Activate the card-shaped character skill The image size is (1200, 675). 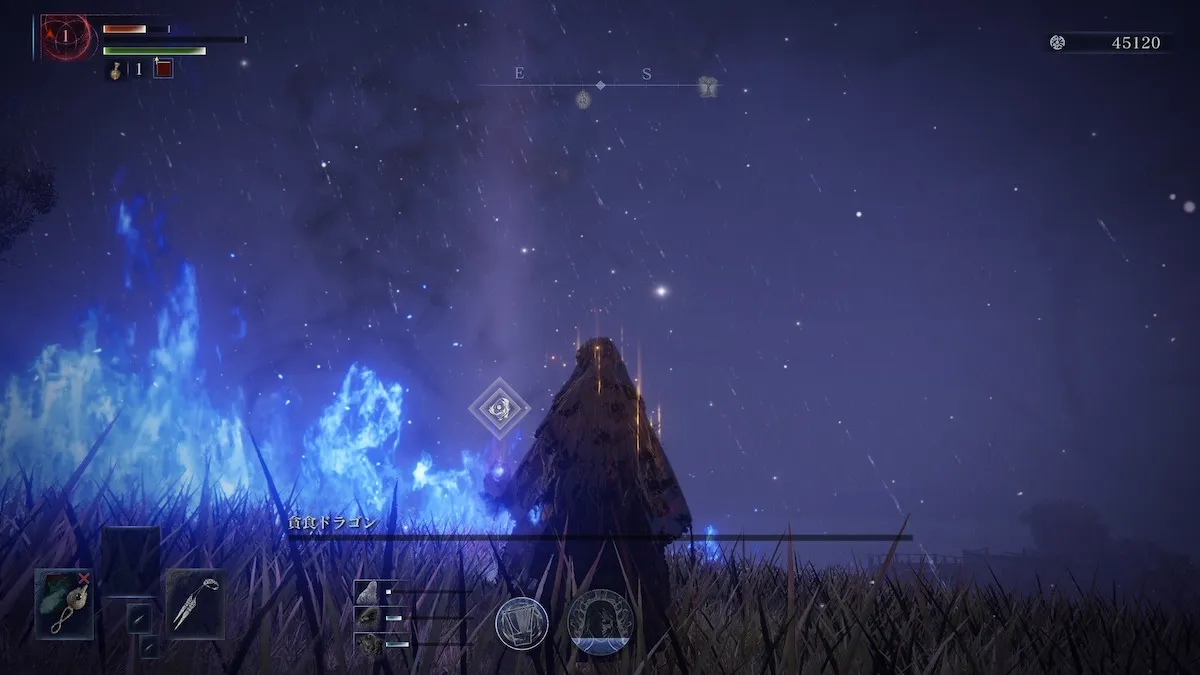[x=522, y=622]
